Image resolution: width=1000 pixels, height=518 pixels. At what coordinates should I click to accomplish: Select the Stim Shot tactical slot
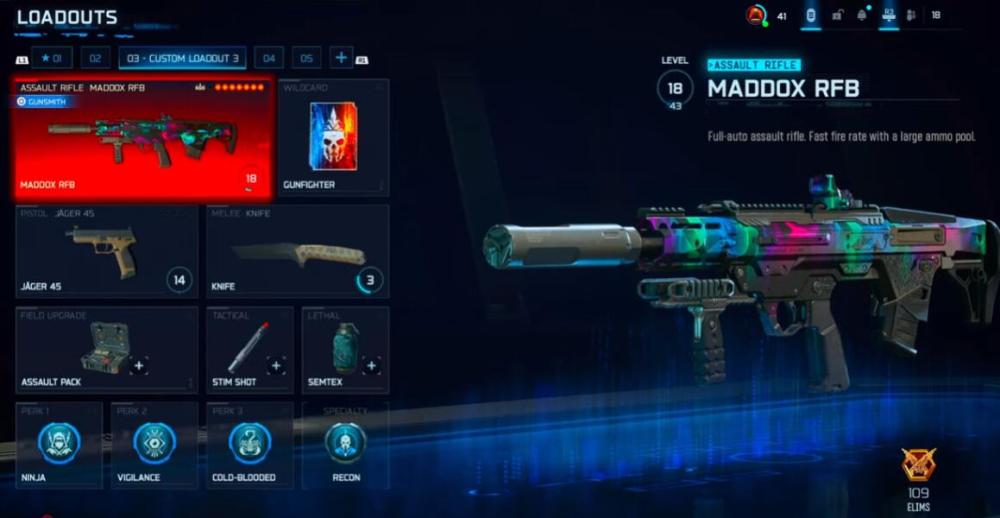249,350
